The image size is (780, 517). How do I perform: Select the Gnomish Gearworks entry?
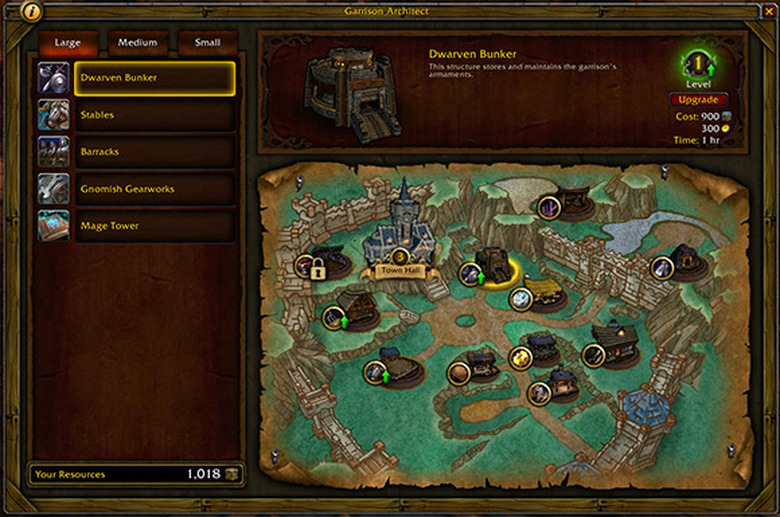154,189
